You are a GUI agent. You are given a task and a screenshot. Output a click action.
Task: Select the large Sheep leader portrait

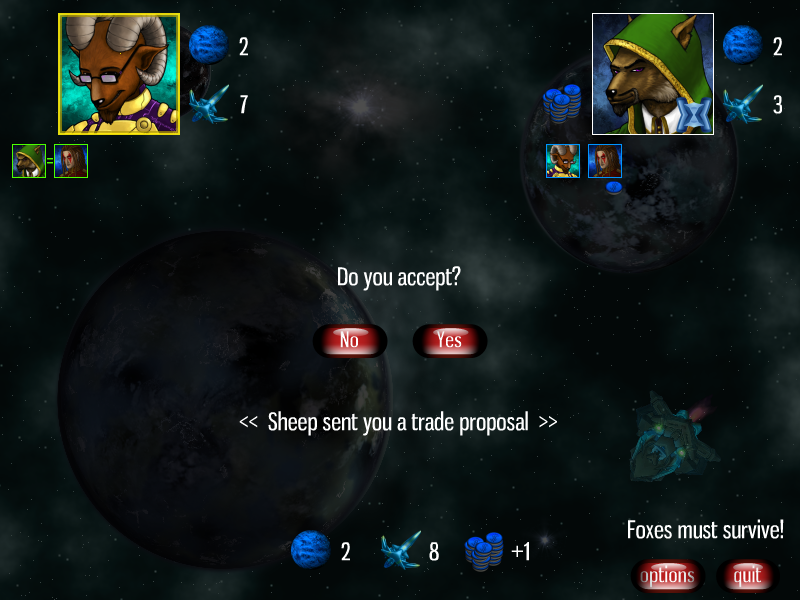click(x=119, y=74)
